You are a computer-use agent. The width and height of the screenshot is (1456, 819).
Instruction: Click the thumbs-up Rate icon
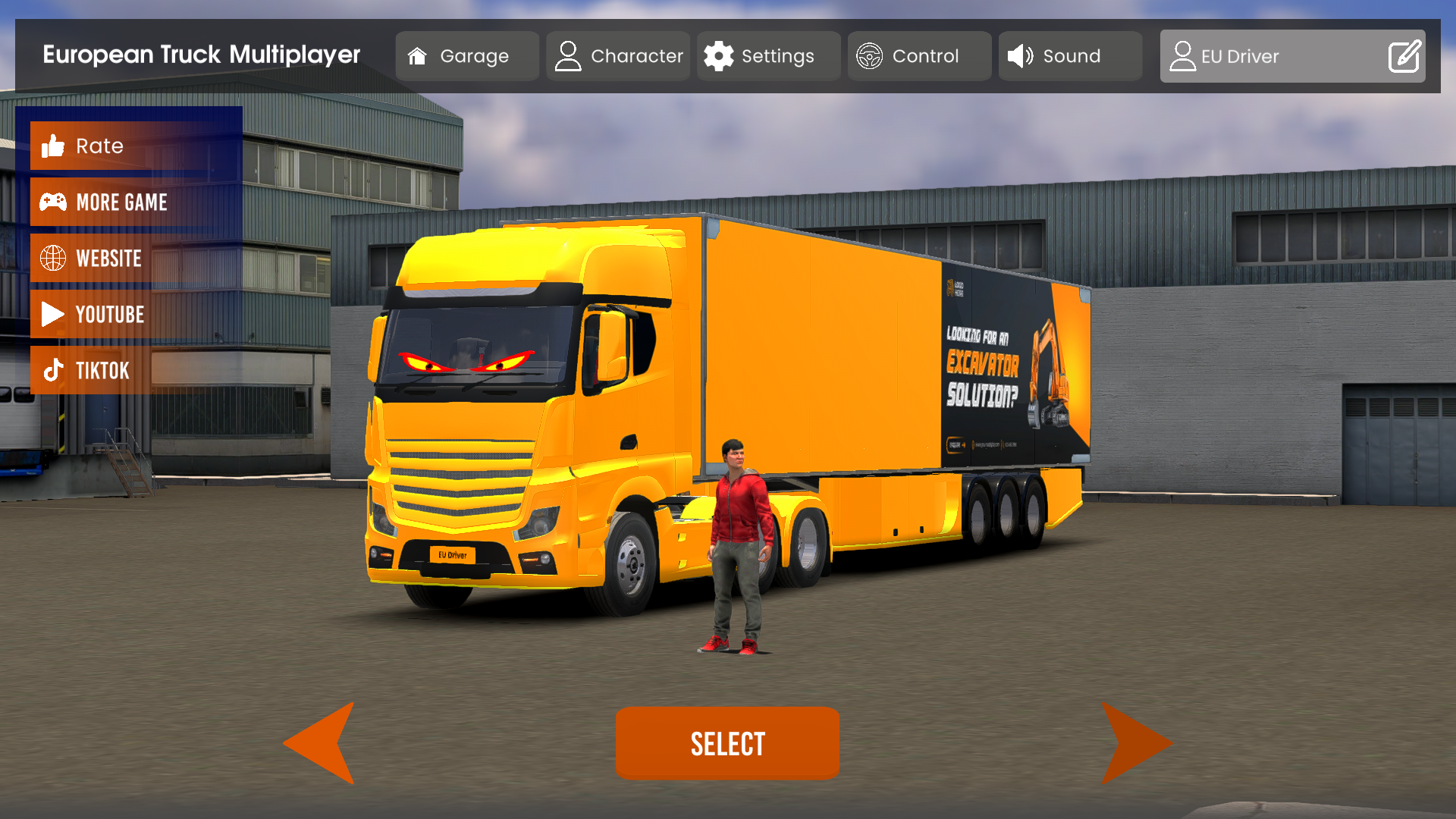[52, 146]
